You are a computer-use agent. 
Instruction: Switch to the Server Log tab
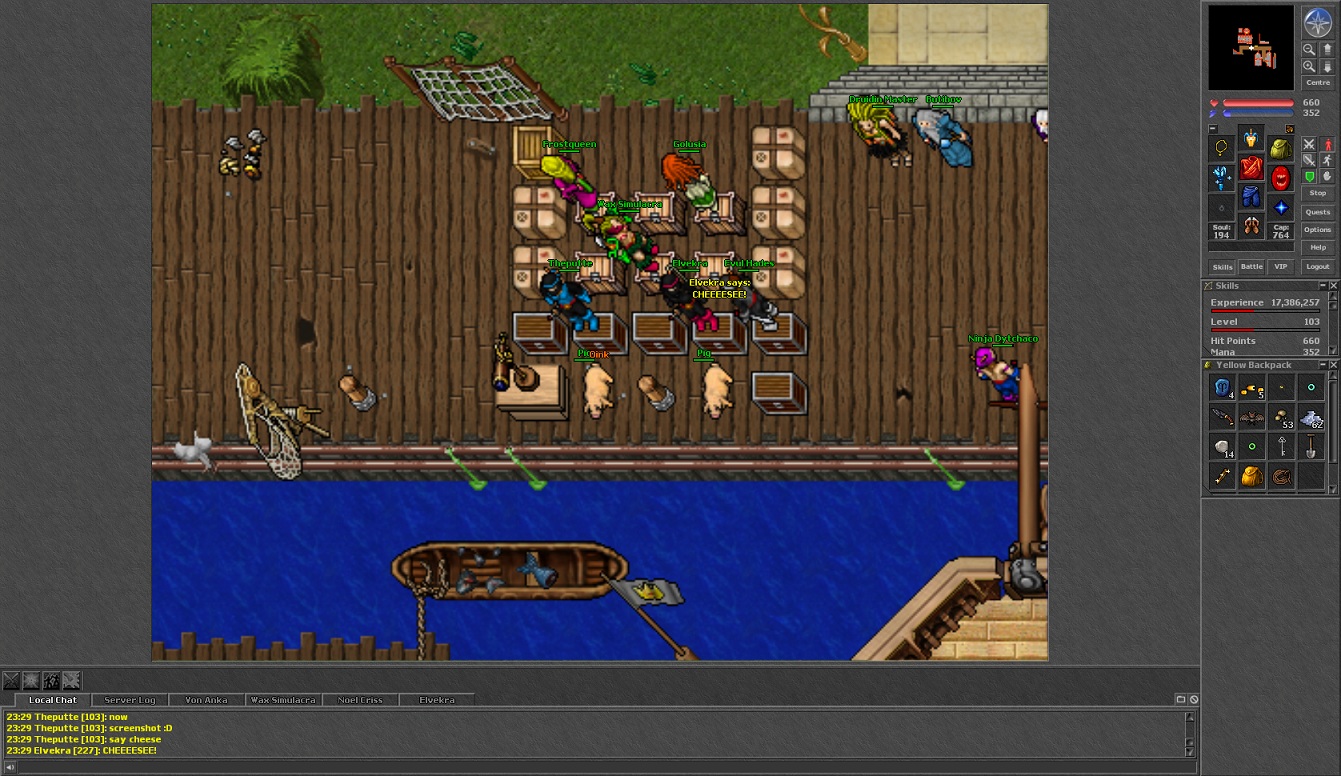130,700
